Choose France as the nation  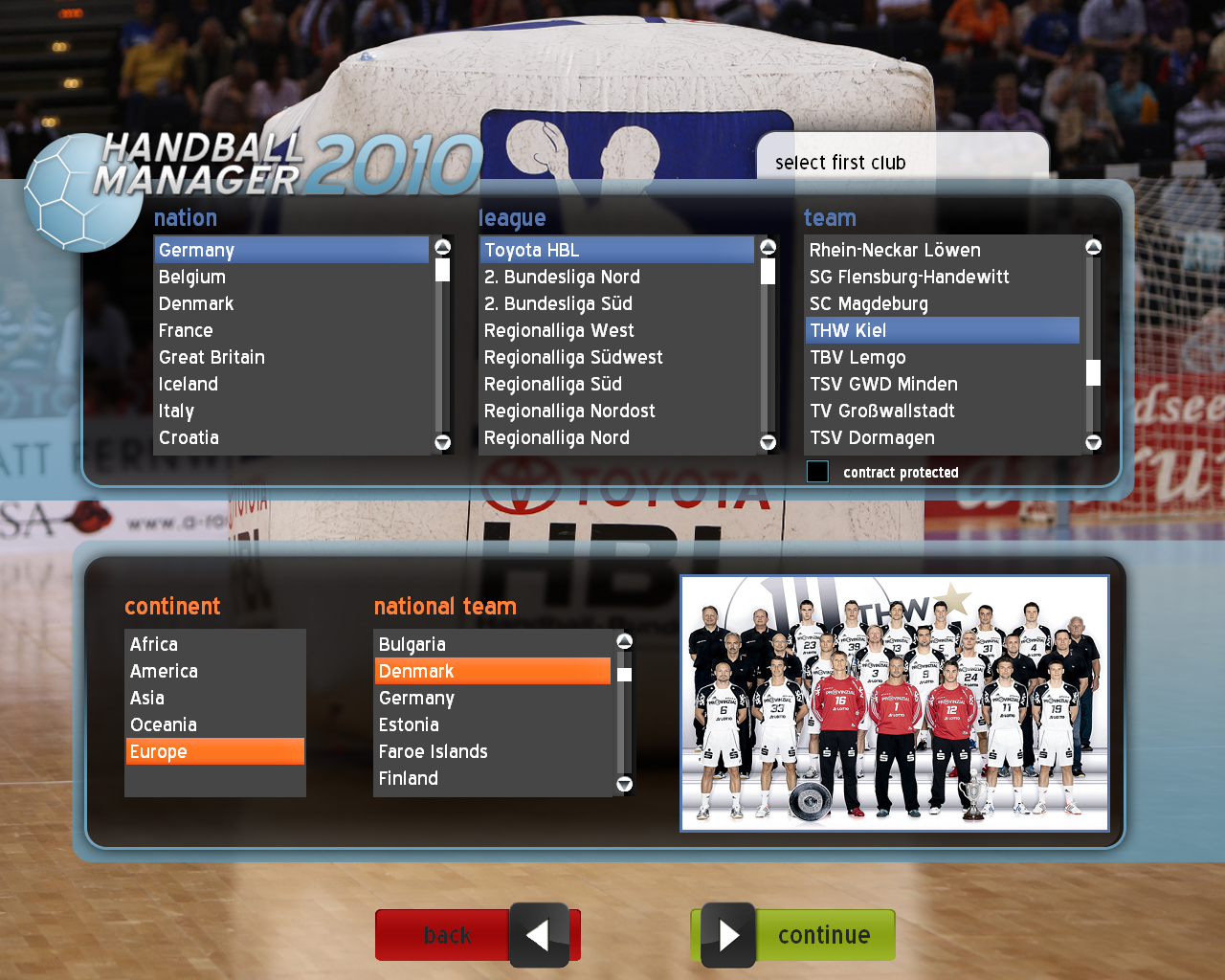(x=186, y=331)
